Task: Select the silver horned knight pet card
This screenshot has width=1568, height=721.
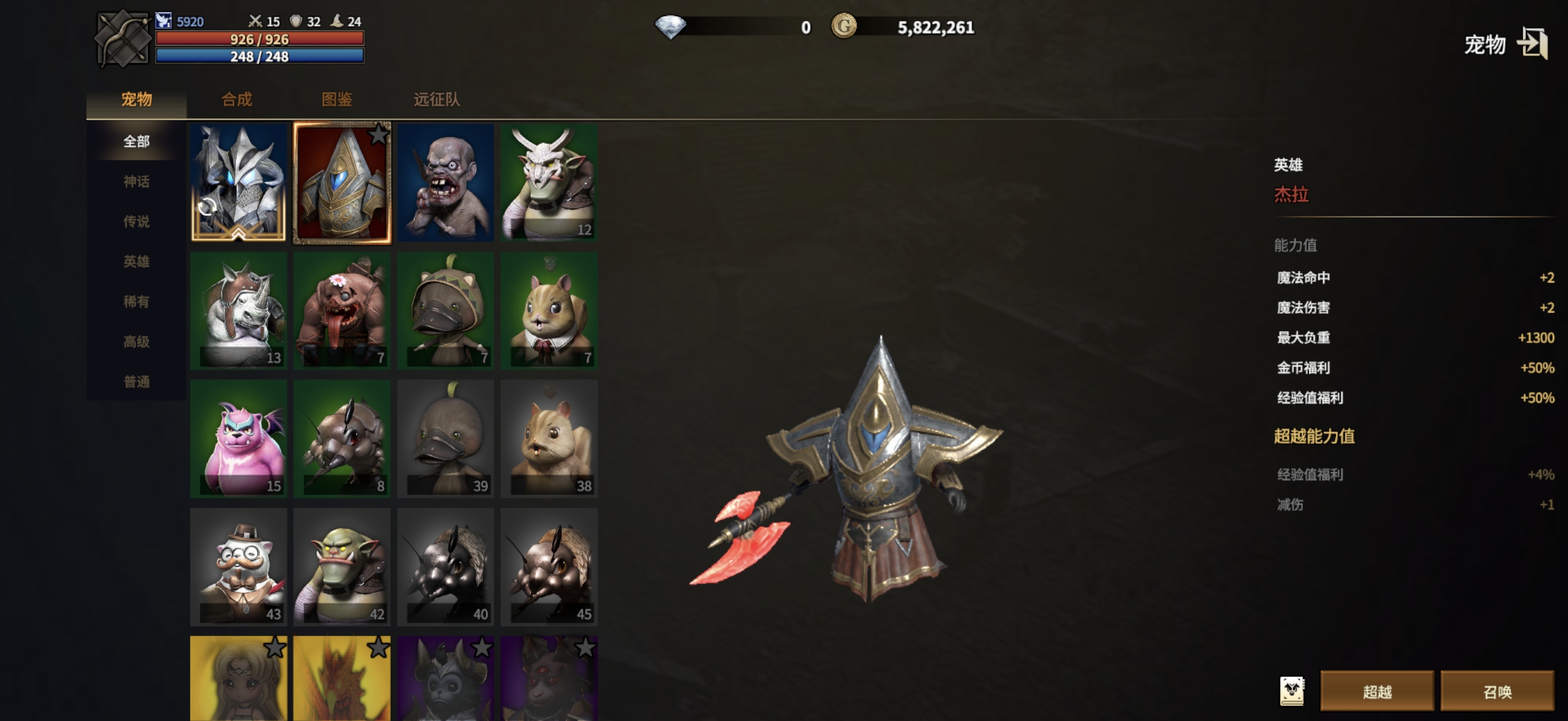Action: (239, 183)
